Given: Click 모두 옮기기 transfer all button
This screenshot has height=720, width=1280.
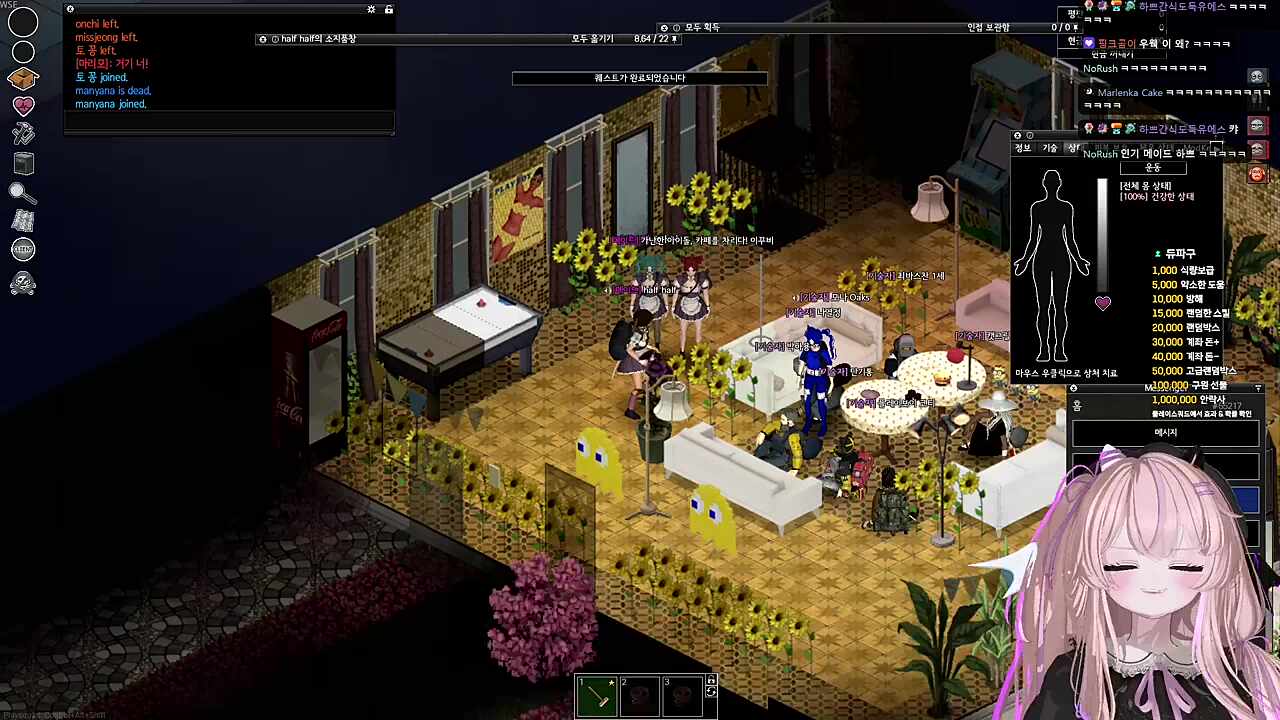Looking at the screenshot, I should (592, 39).
